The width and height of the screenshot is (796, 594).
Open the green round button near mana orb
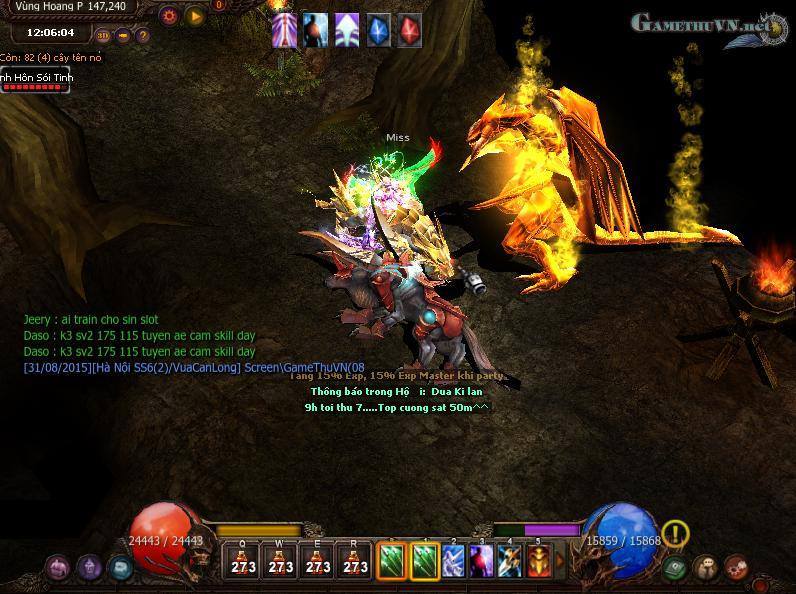click(674, 567)
